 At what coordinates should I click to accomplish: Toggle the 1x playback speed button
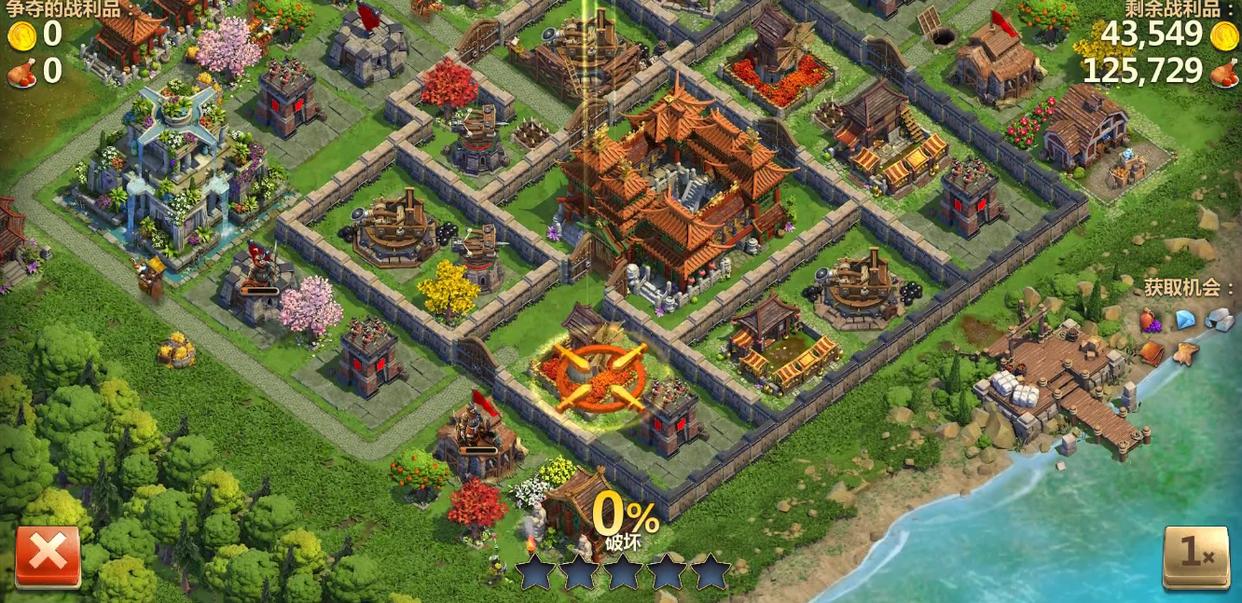[1195, 556]
